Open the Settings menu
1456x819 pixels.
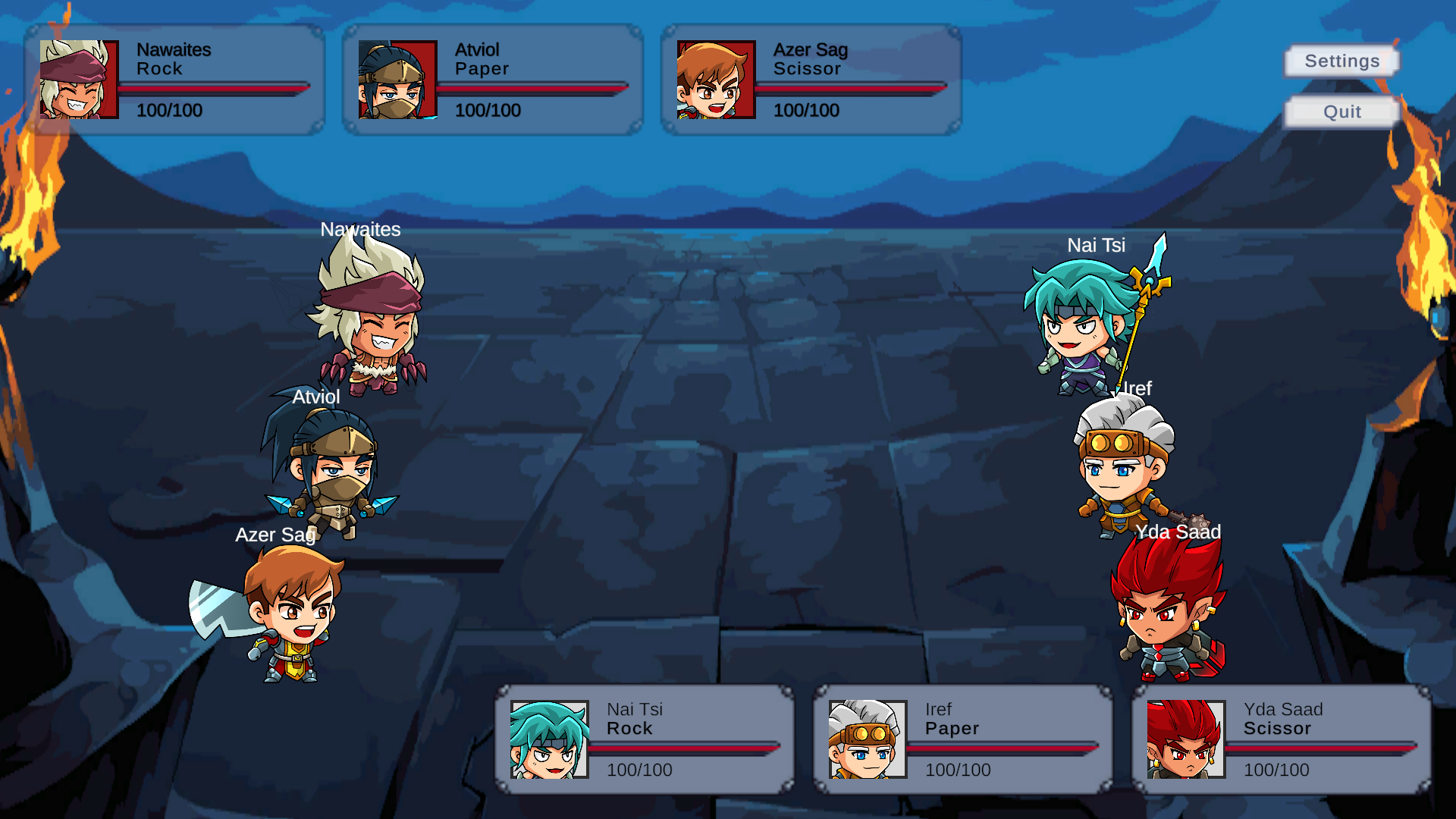pyautogui.click(x=1341, y=61)
